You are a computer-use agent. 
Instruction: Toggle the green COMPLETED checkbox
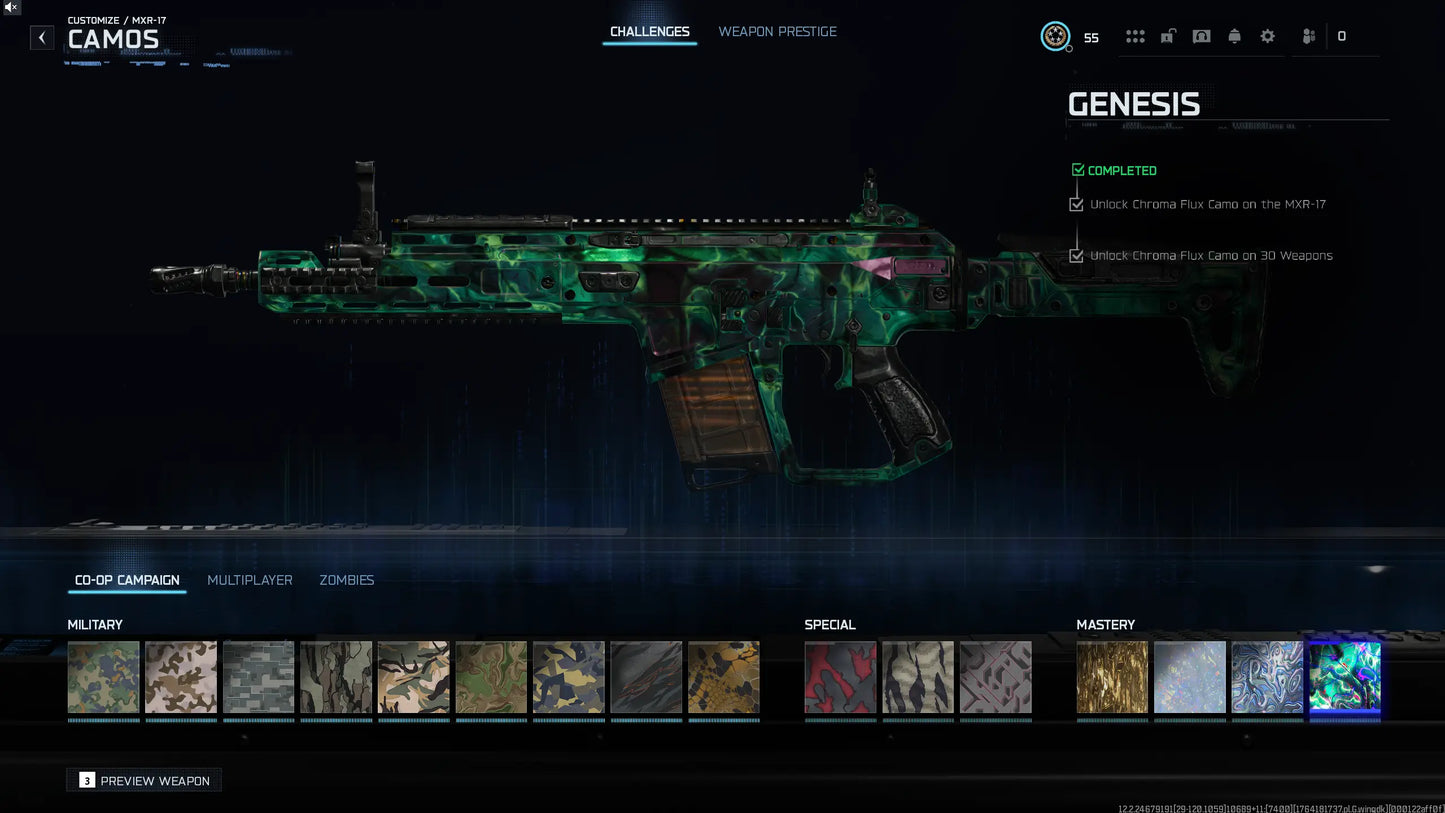[x=1078, y=170]
